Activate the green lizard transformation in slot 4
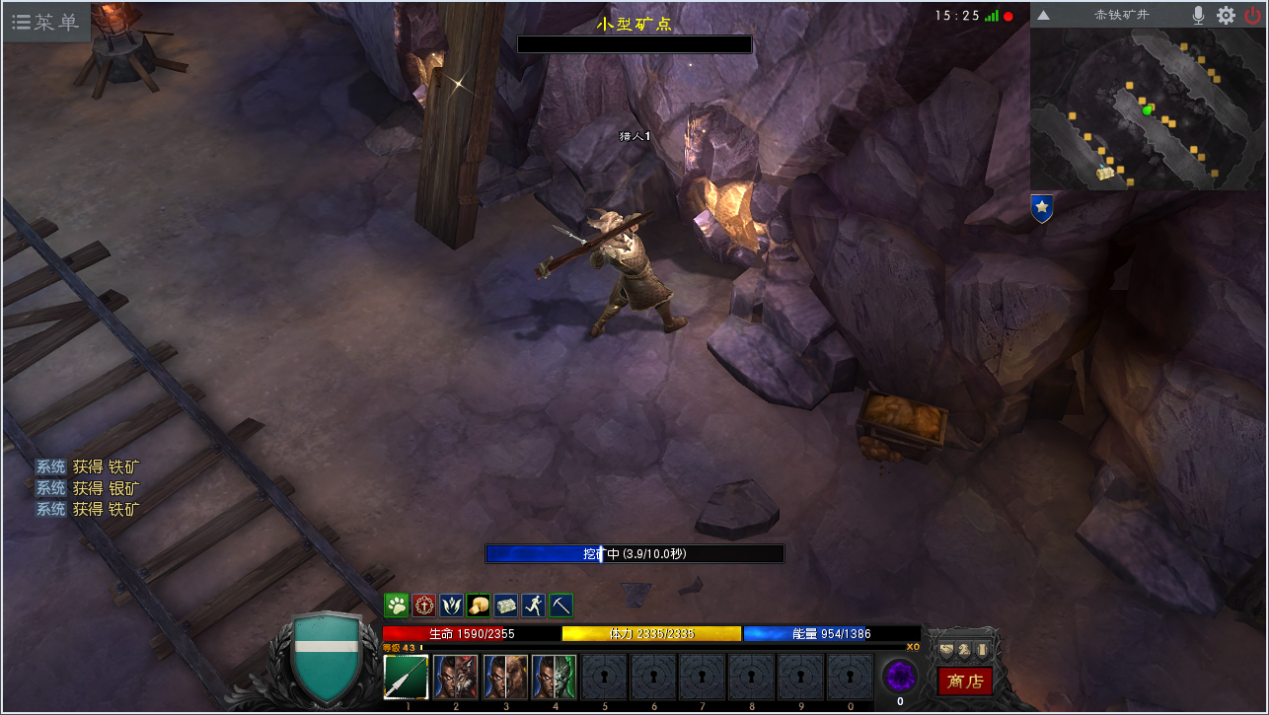 pyautogui.click(x=554, y=677)
